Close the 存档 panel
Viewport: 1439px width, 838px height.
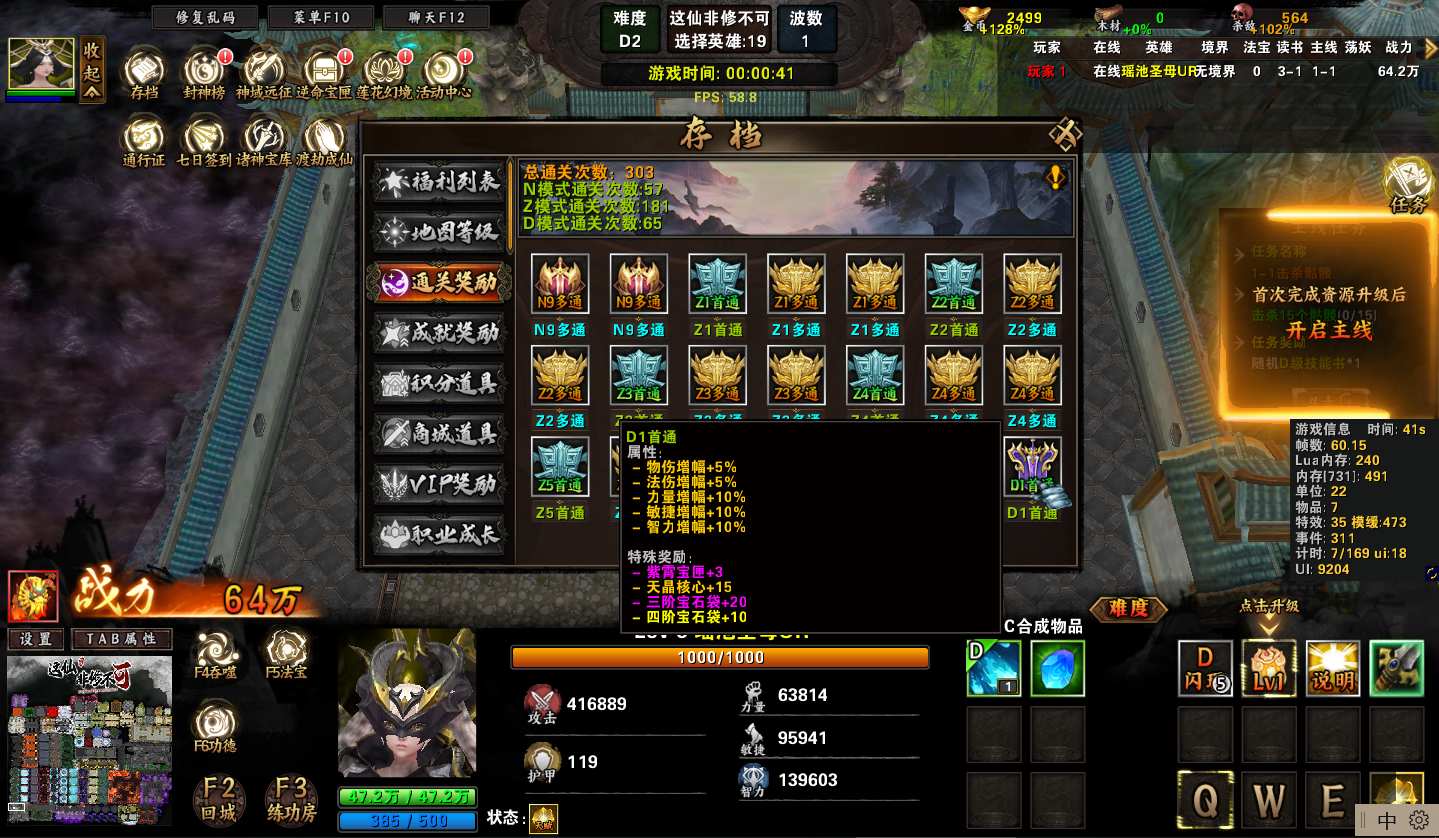pos(1065,134)
